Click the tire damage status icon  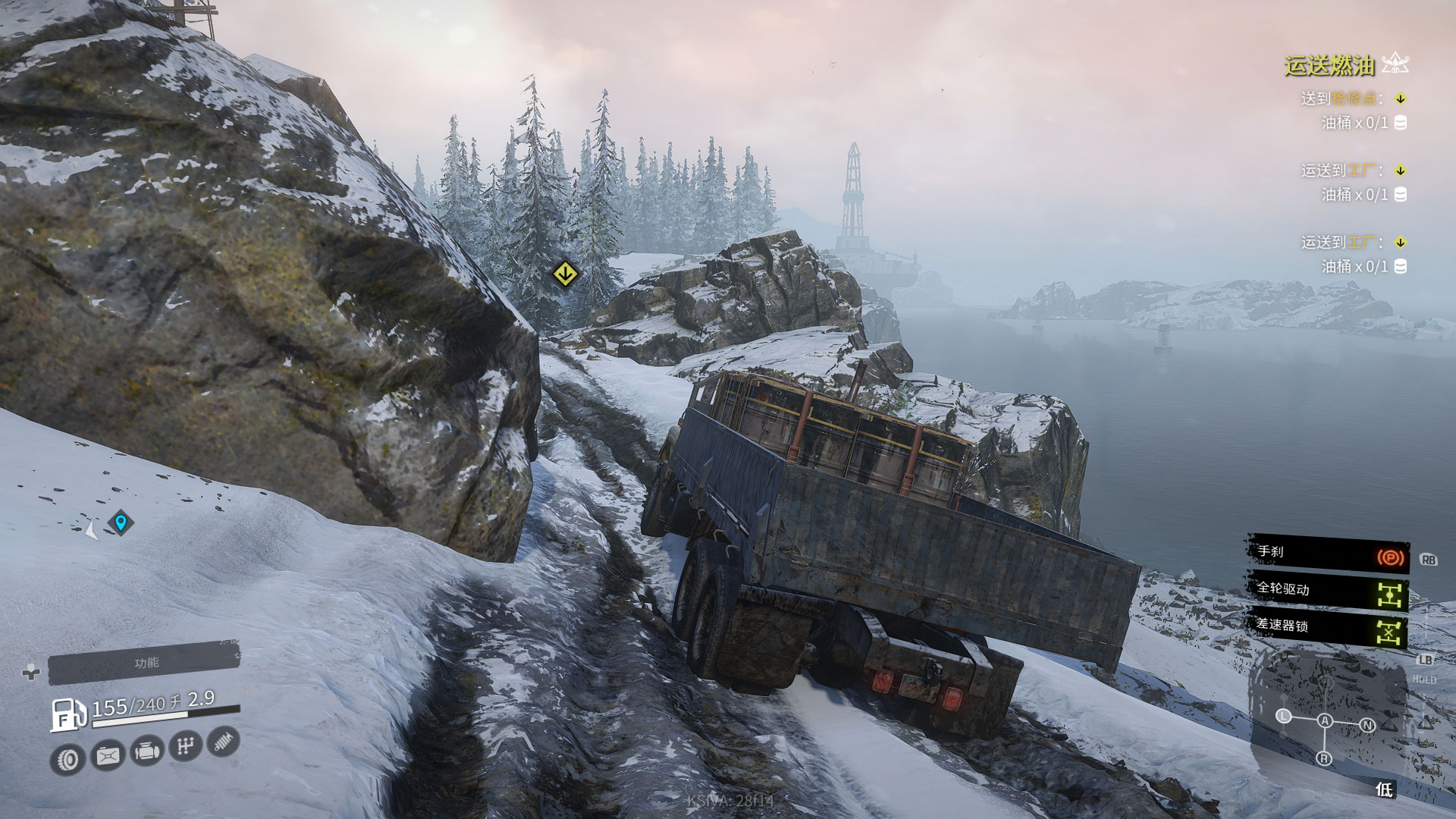(69, 759)
